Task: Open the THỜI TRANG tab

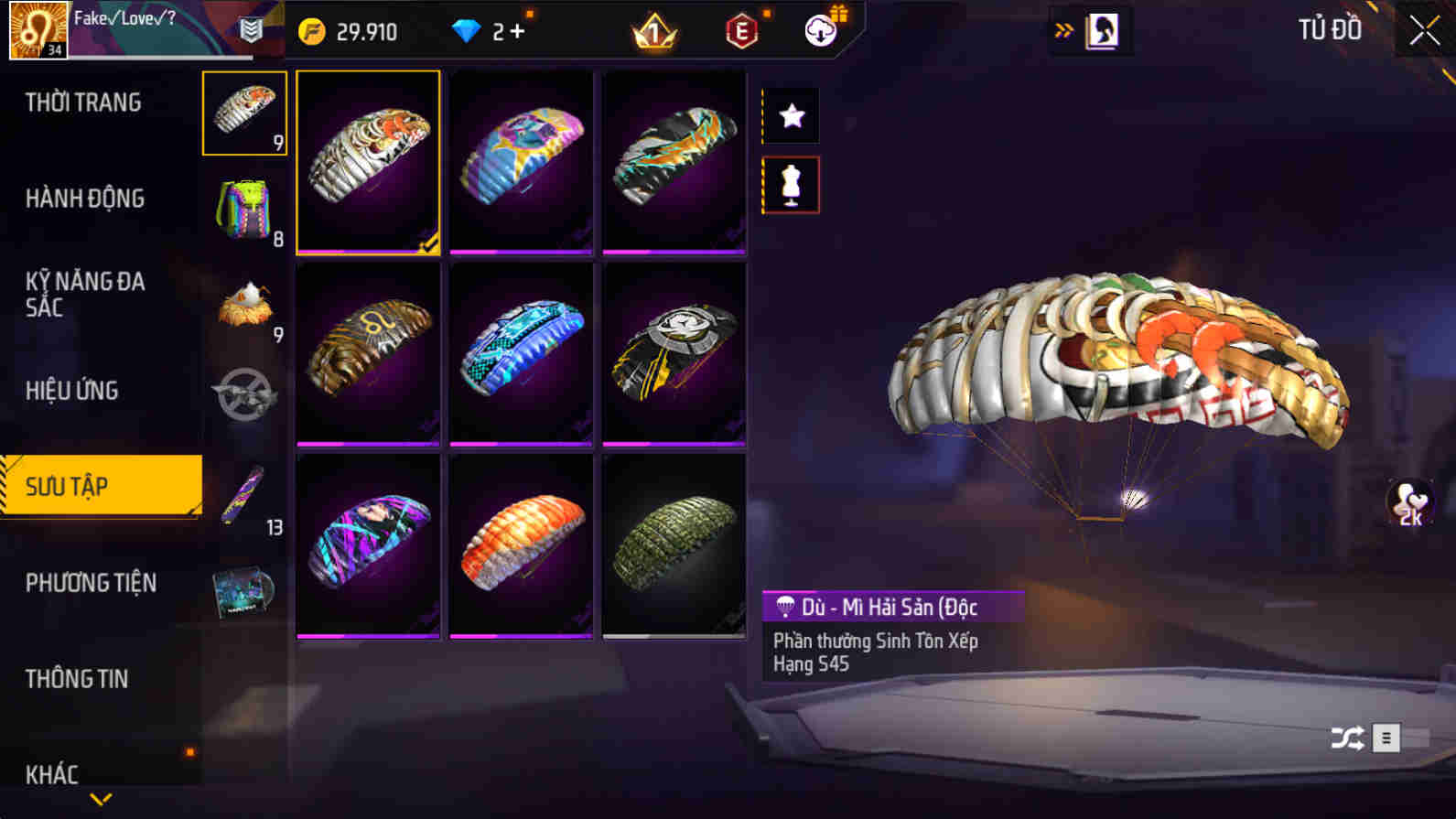Action: tap(84, 102)
